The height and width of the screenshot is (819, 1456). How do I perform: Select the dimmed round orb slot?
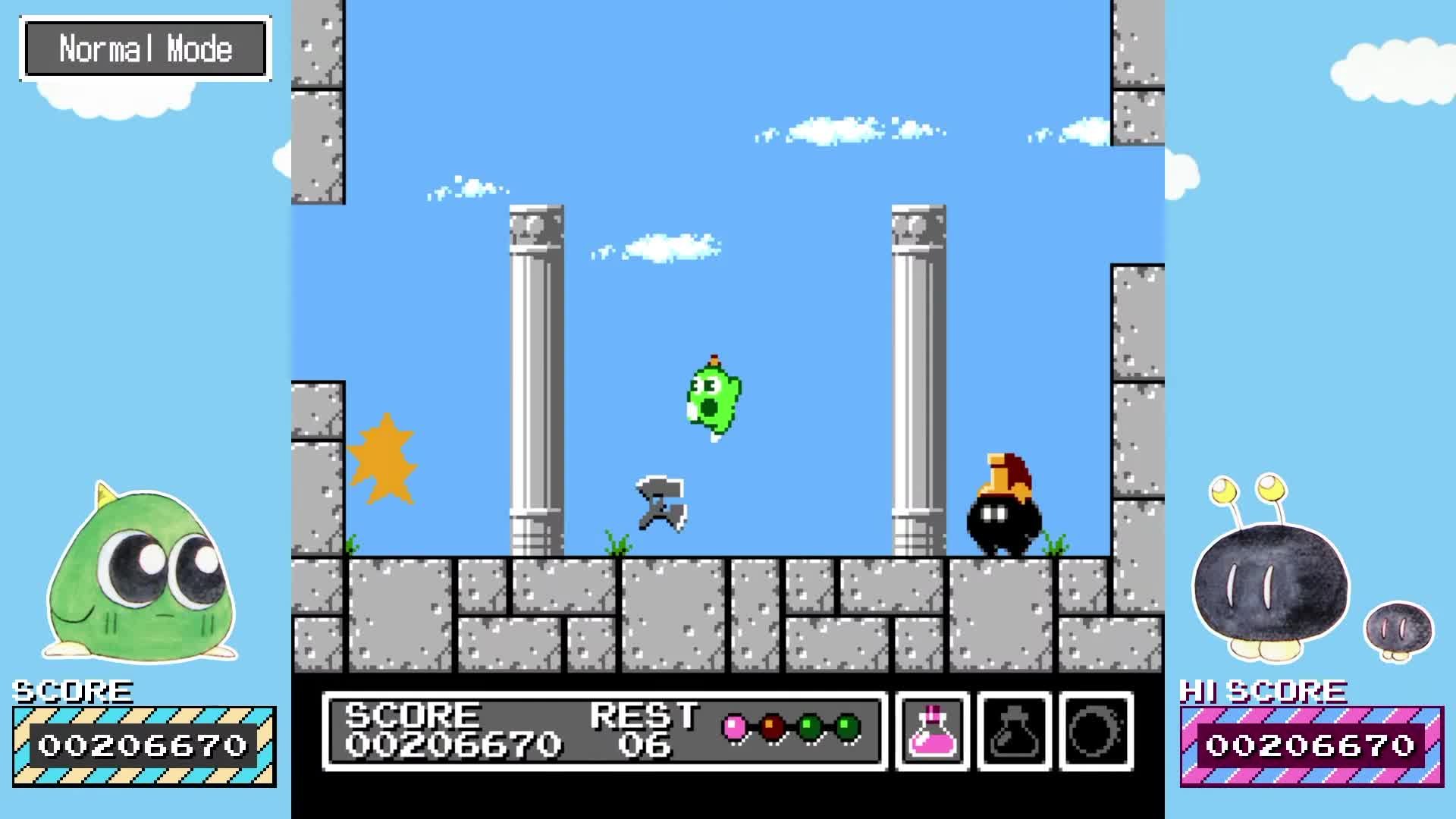1096,731
